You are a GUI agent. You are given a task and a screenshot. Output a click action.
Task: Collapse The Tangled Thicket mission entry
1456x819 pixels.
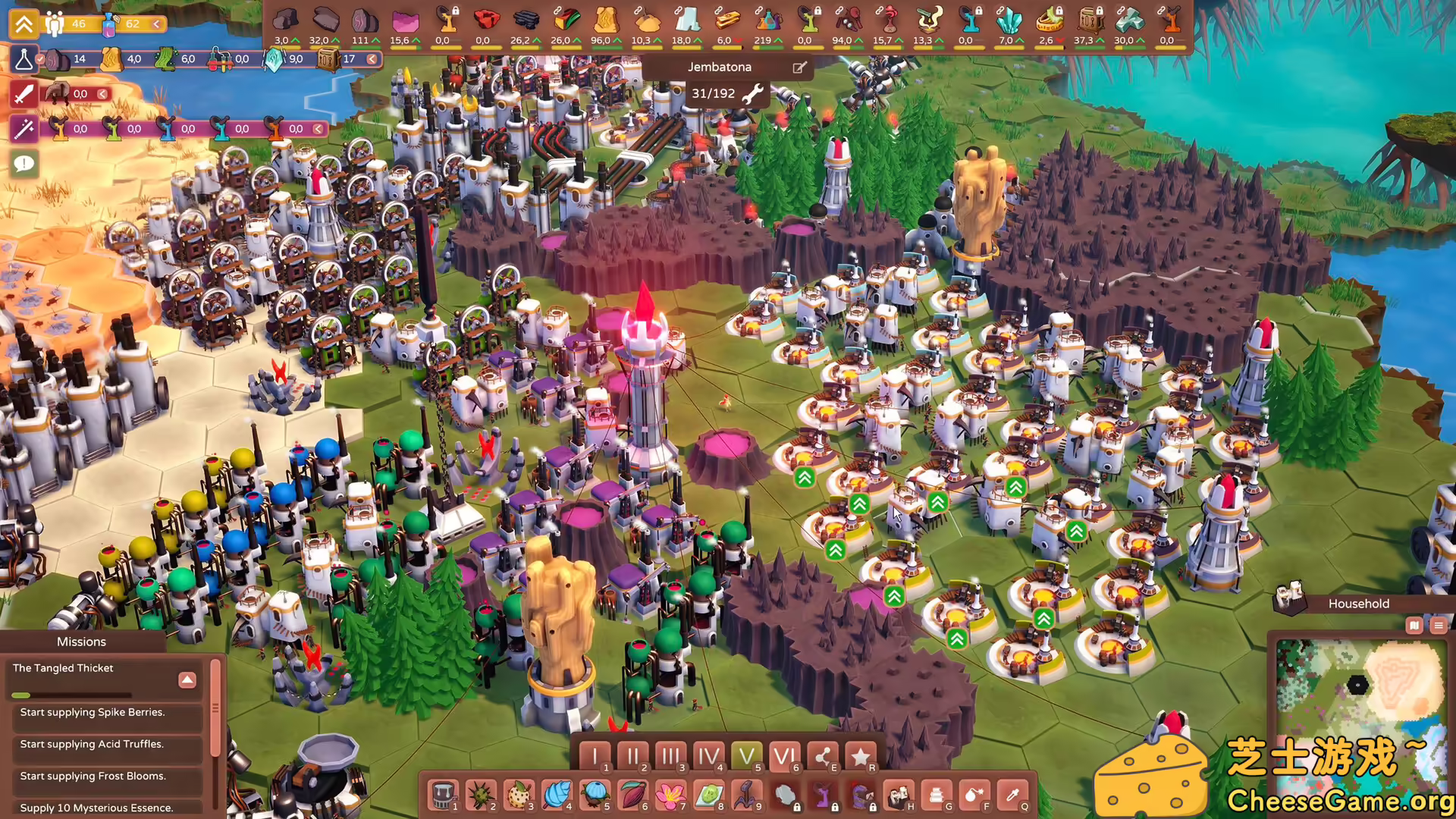pos(187,679)
